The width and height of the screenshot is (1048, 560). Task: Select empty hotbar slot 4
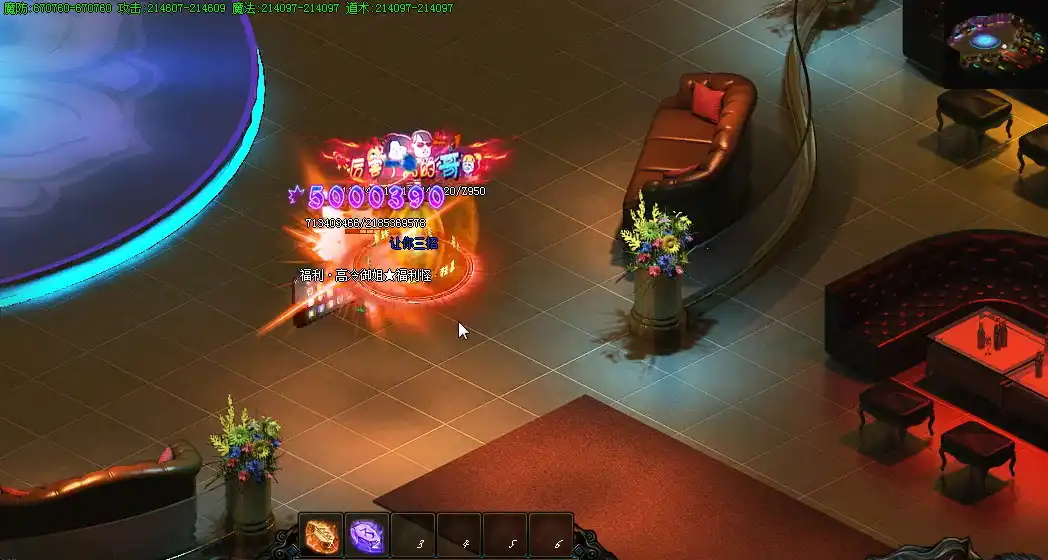(x=458, y=535)
